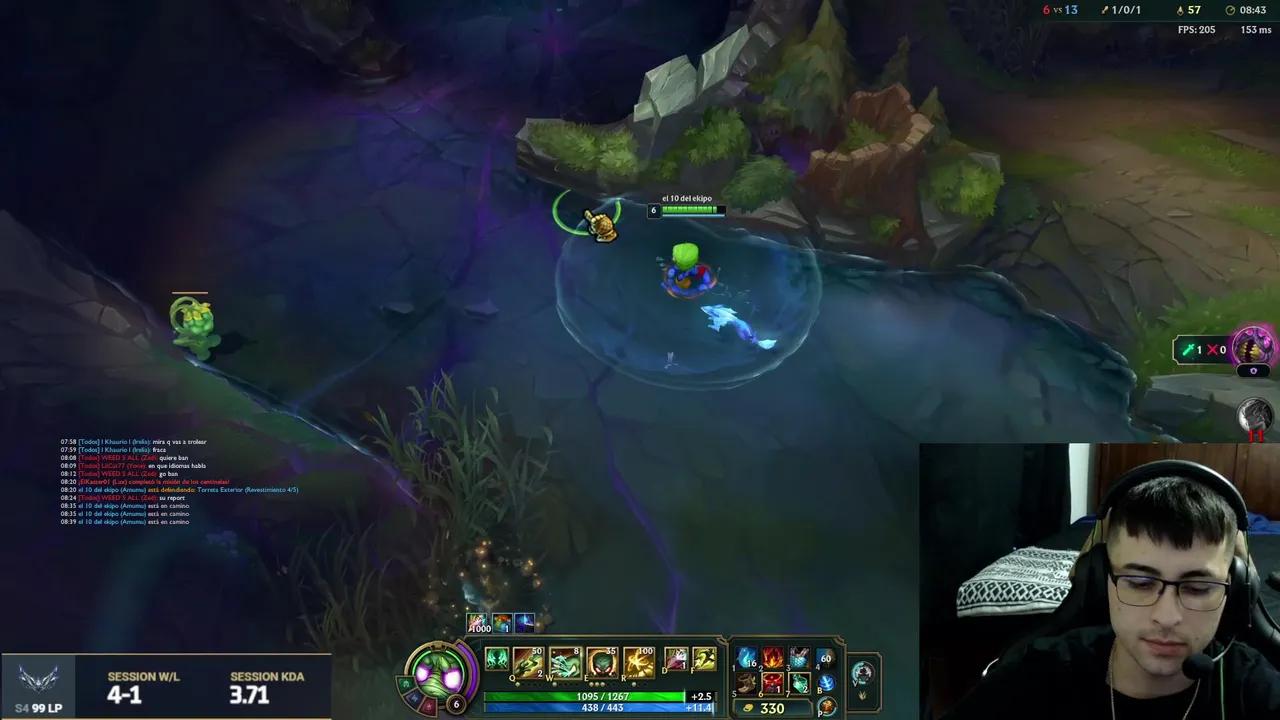This screenshot has width=1280, height=720.
Task: Click the gold coin icon beside 330
Action: coord(750,707)
